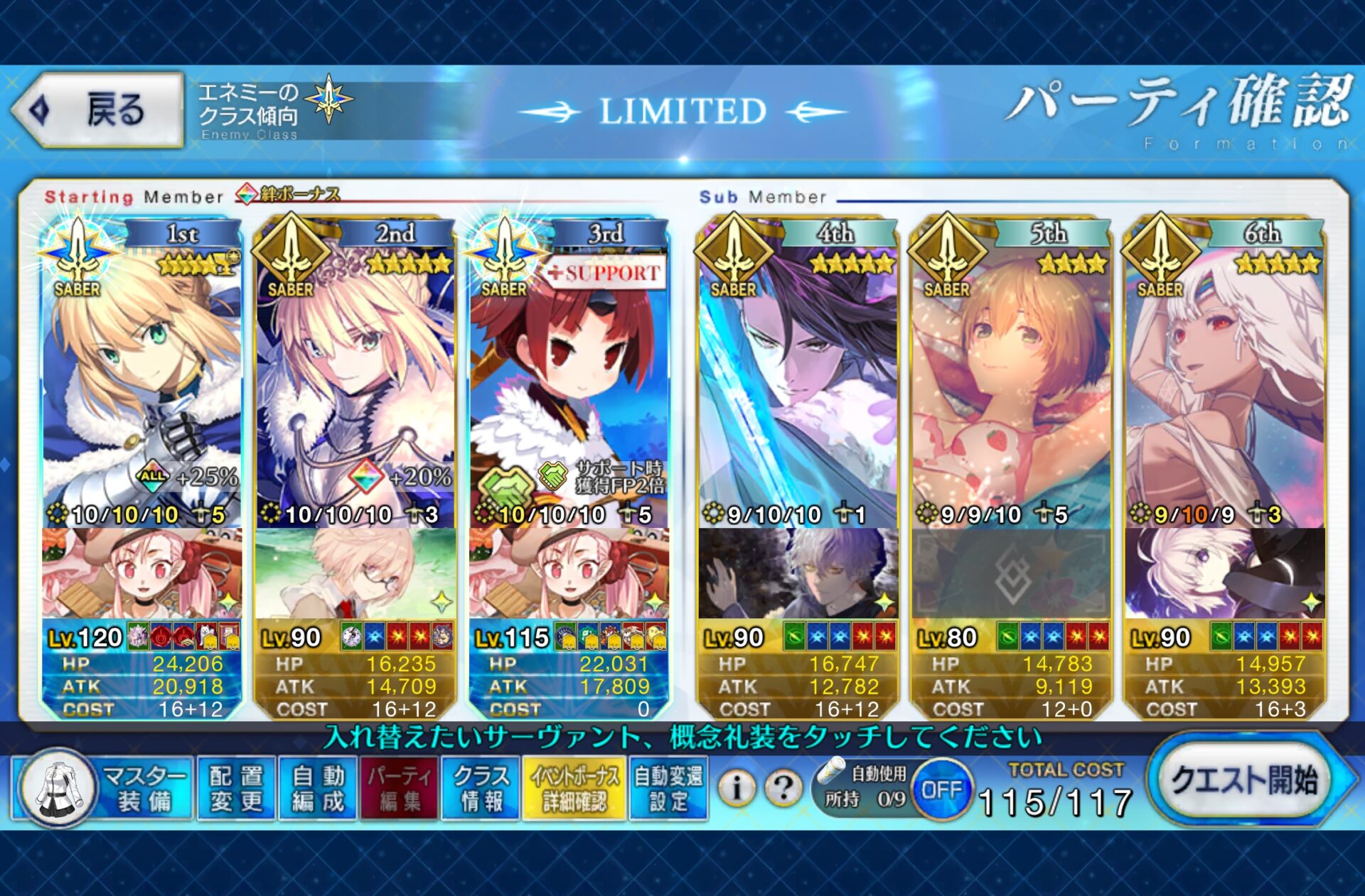Show クラス情報 class info
The image size is (1365, 896).
[481, 789]
